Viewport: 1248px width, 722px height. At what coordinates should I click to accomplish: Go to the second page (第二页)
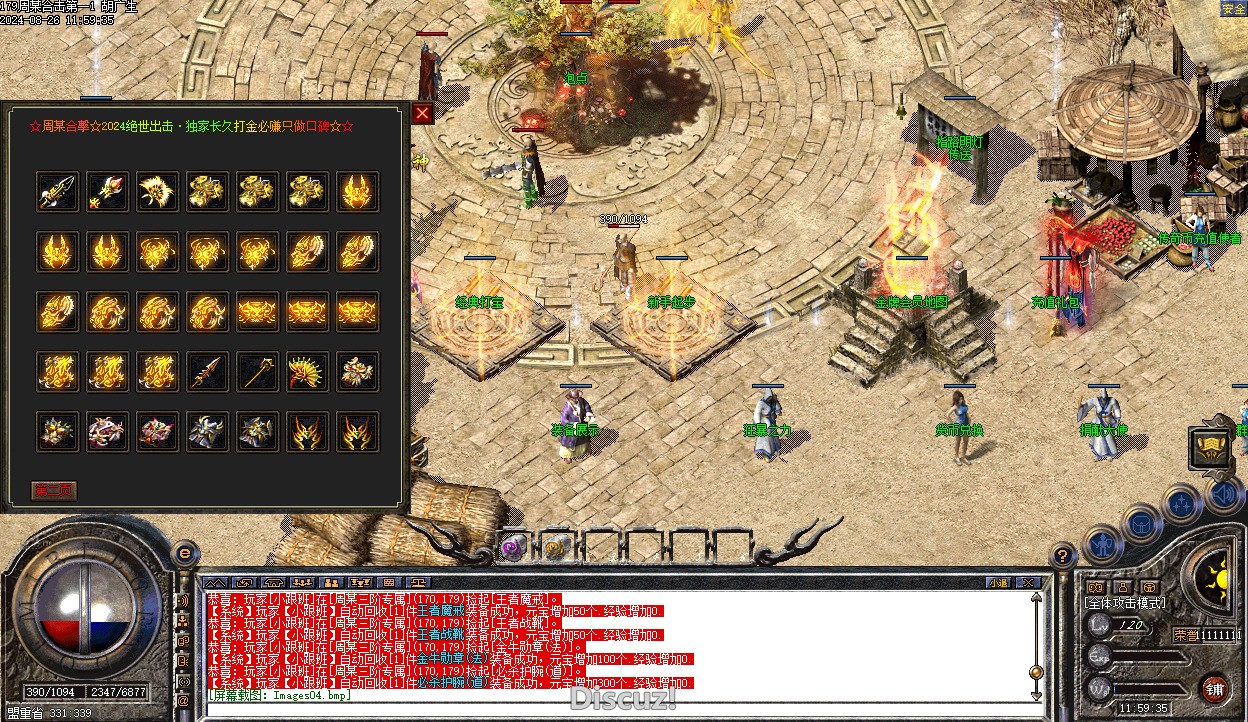(x=54, y=491)
